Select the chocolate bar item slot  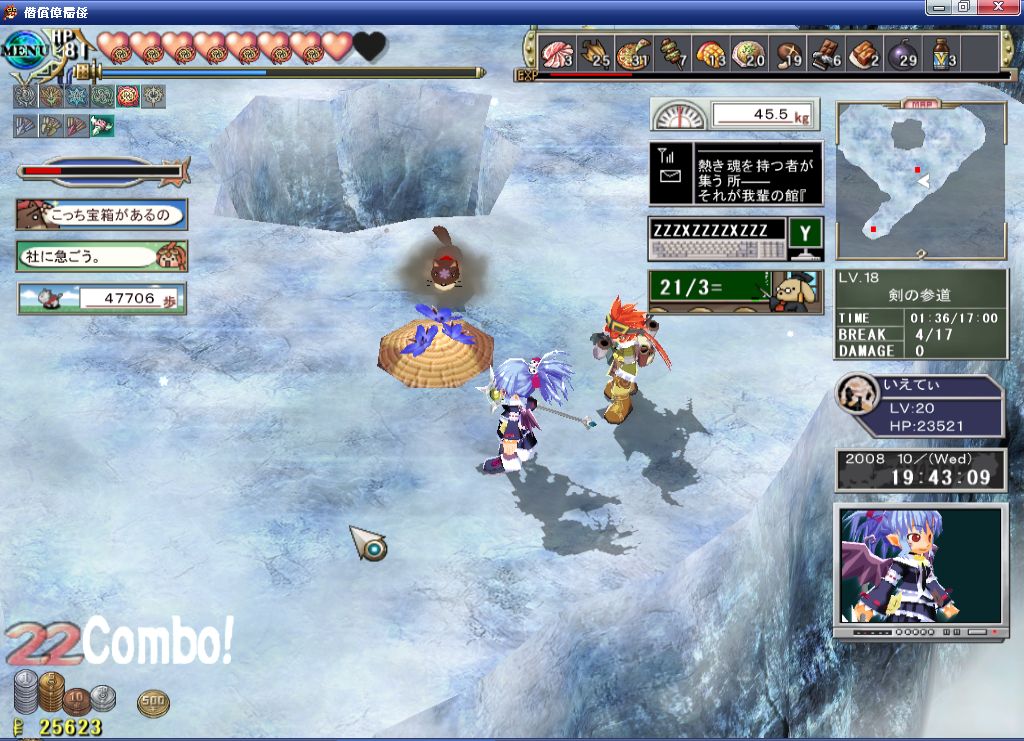[825, 54]
